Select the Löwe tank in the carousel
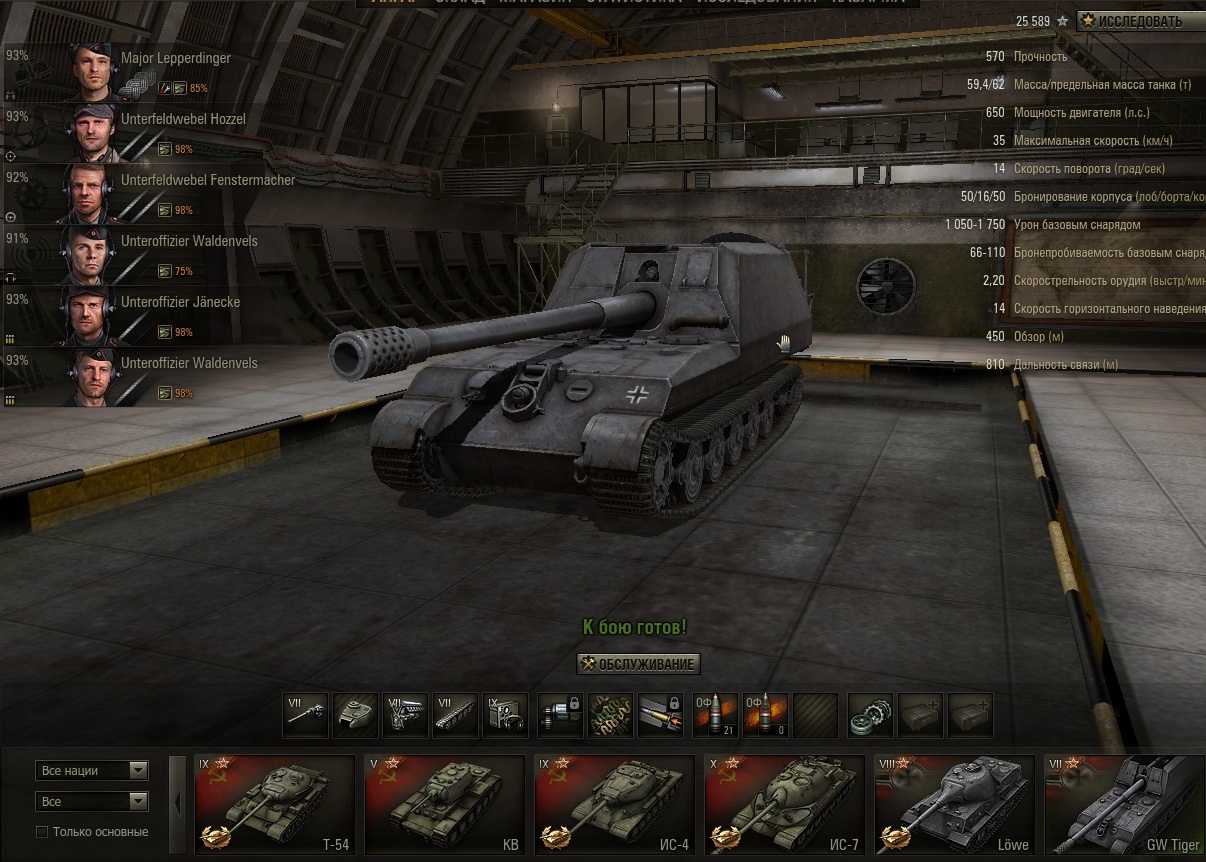This screenshot has height=862, width=1206. tap(955, 805)
